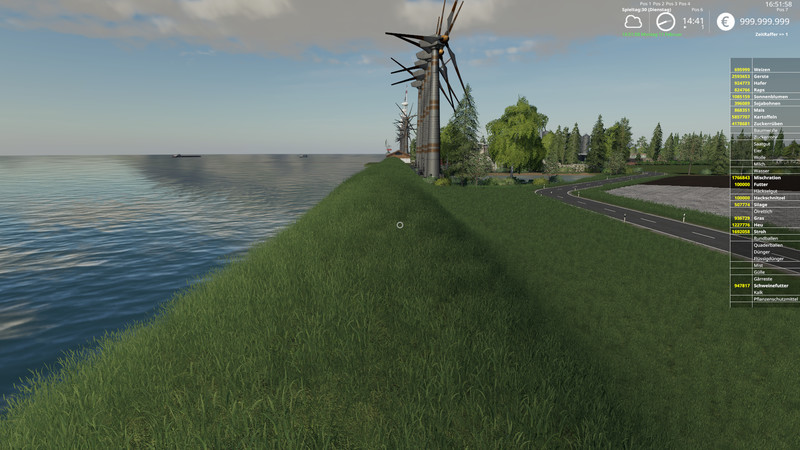Select the Silage stock row

click(765, 205)
